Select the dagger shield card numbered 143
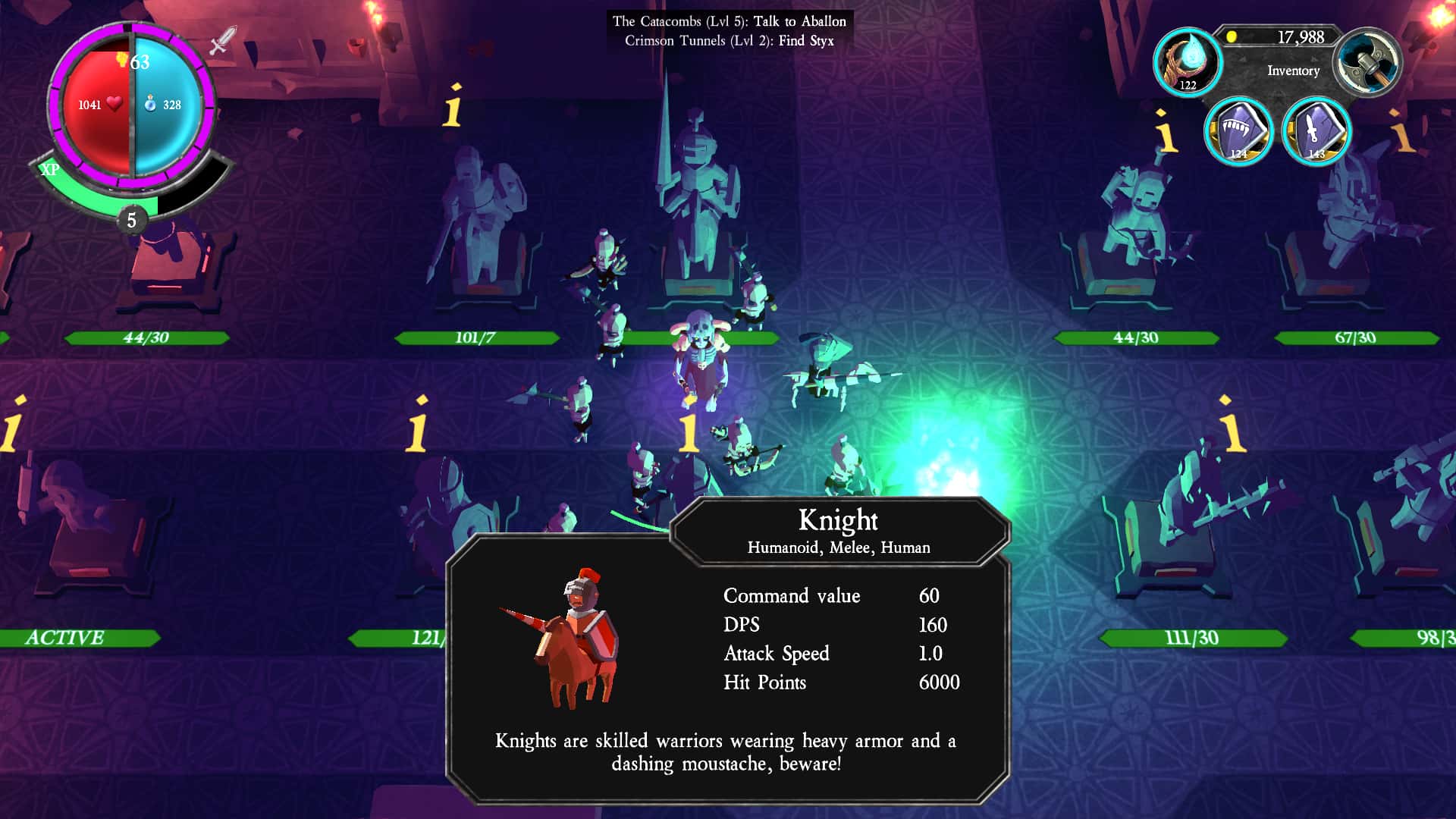The image size is (1456, 819). (x=1316, y=130)
